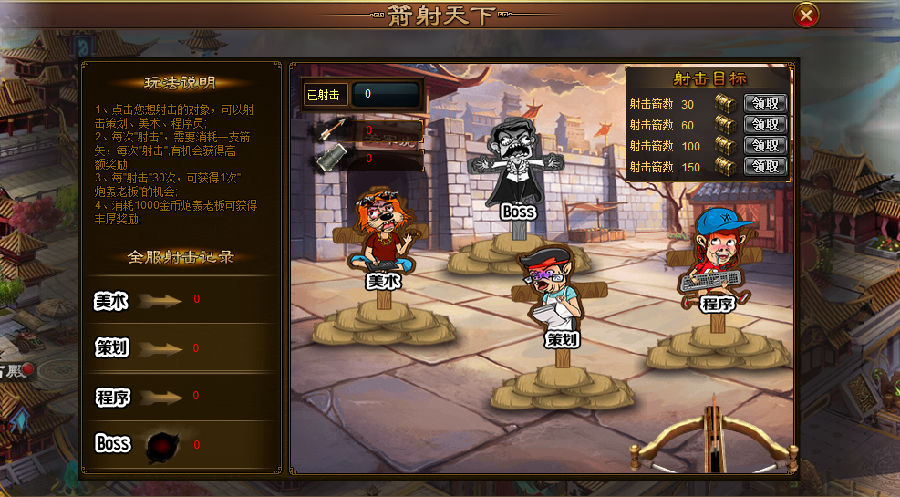Claim the 60-arrow shooting reward
Viewport: 900px width, 497px height.
pos(766,125)
